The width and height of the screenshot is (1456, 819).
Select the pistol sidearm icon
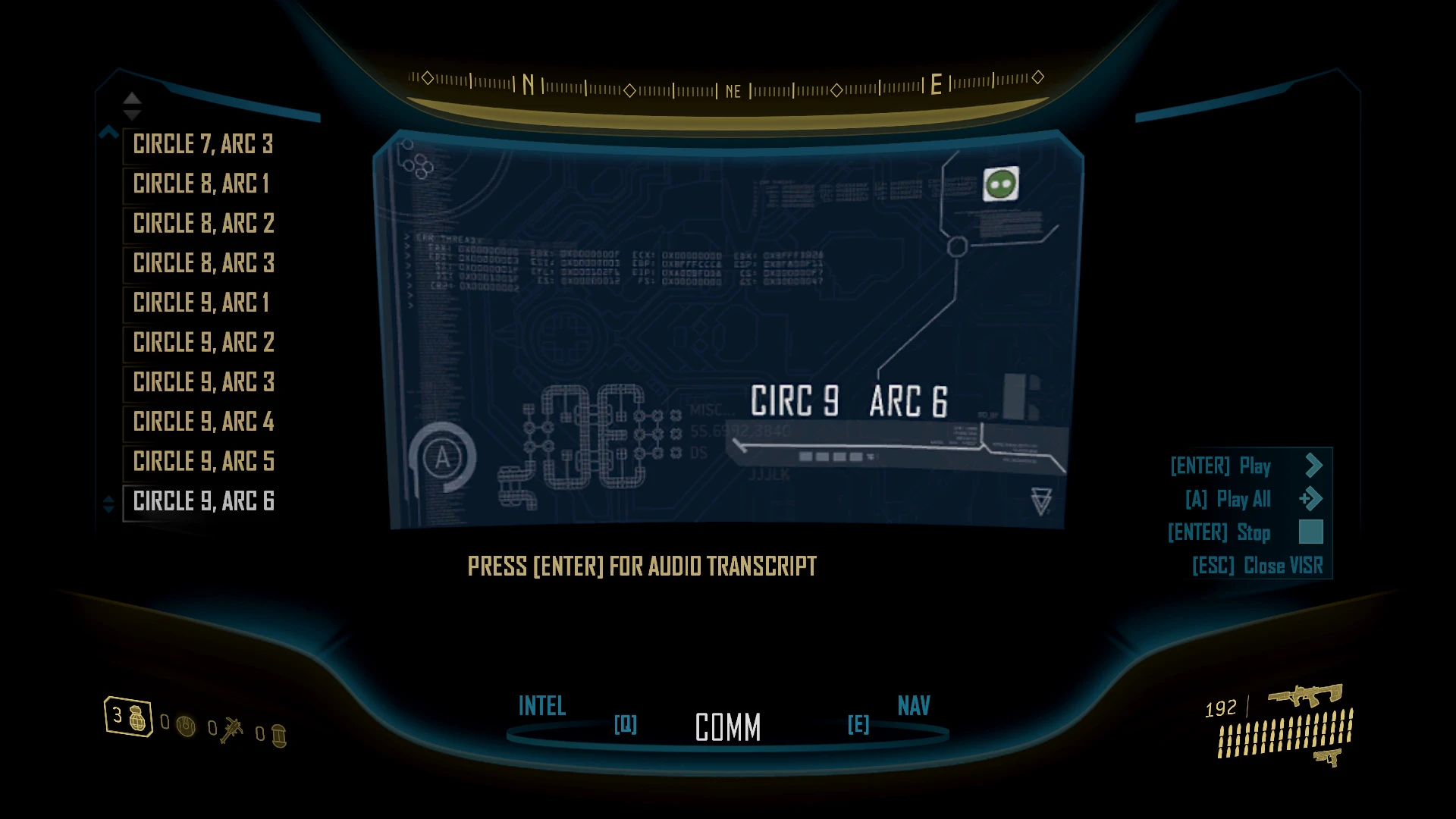click(1326, 758)
